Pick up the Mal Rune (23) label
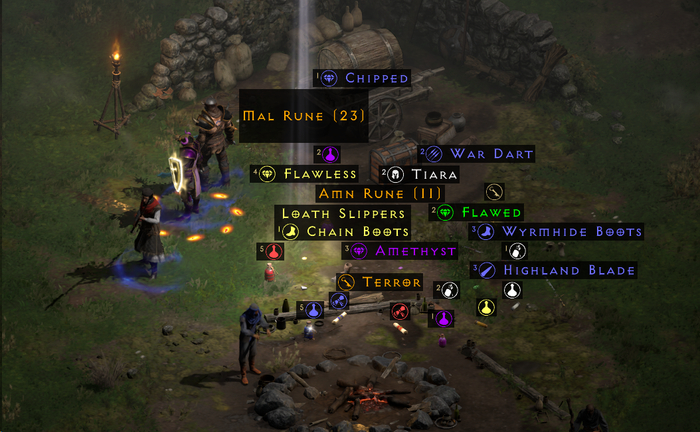 coord(304,116)
